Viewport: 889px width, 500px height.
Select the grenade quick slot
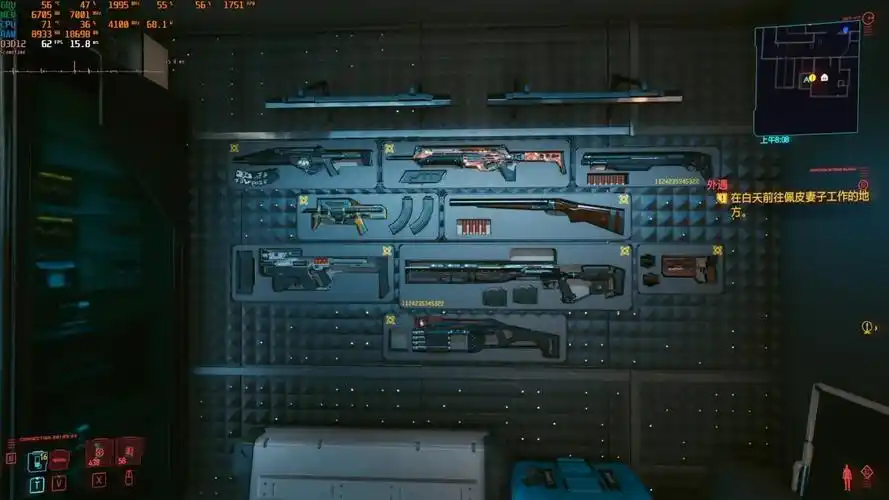128,452
